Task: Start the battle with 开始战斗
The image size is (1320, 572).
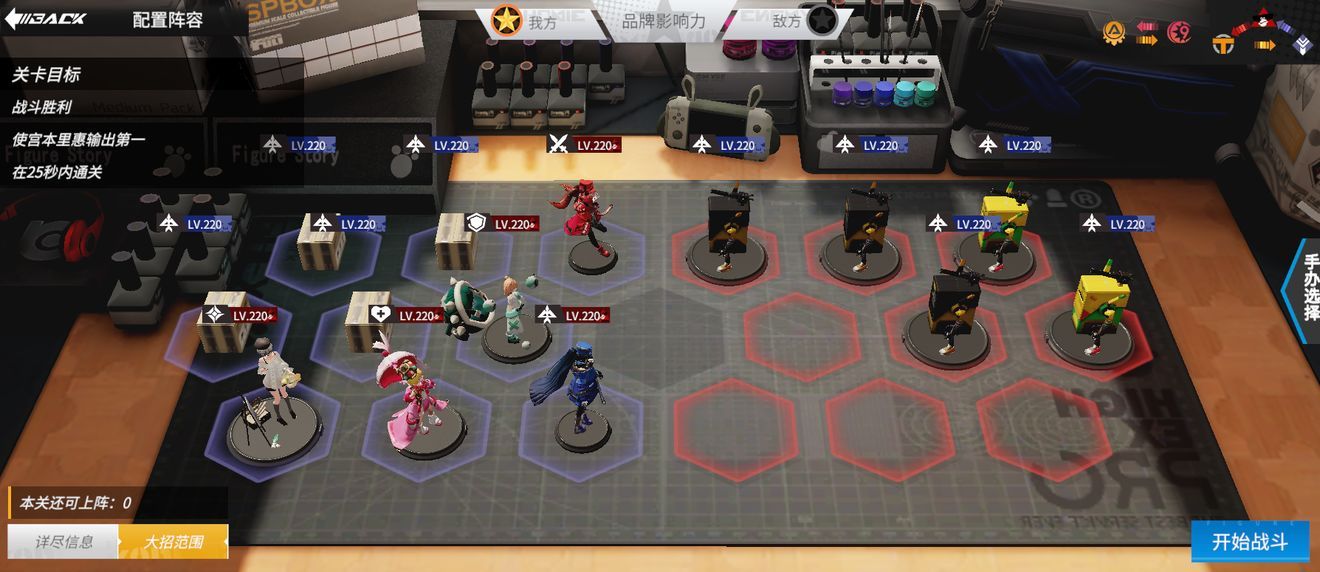Action: coord(1249,542)
